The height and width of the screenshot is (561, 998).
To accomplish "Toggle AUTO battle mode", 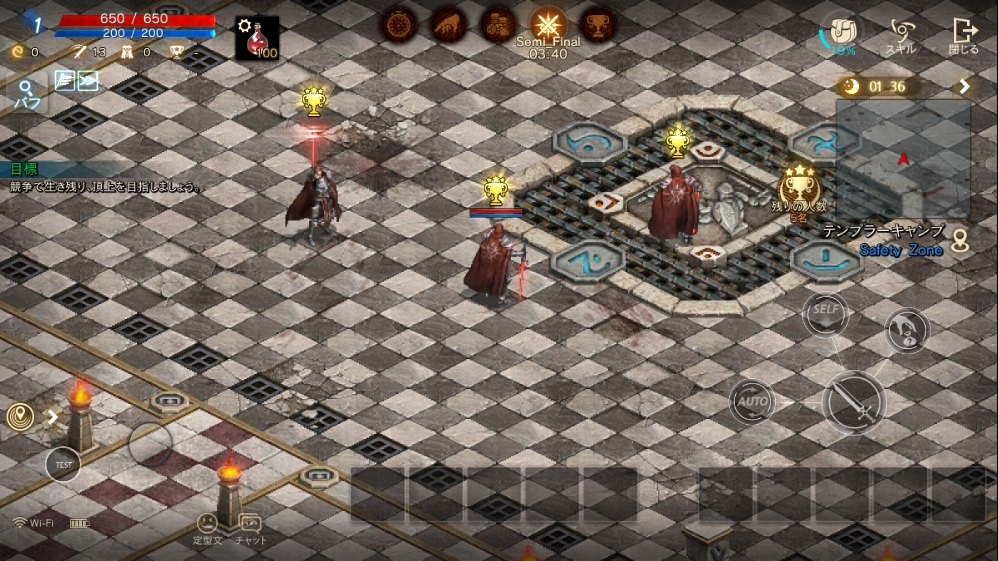I will click(x=752, y=402).
